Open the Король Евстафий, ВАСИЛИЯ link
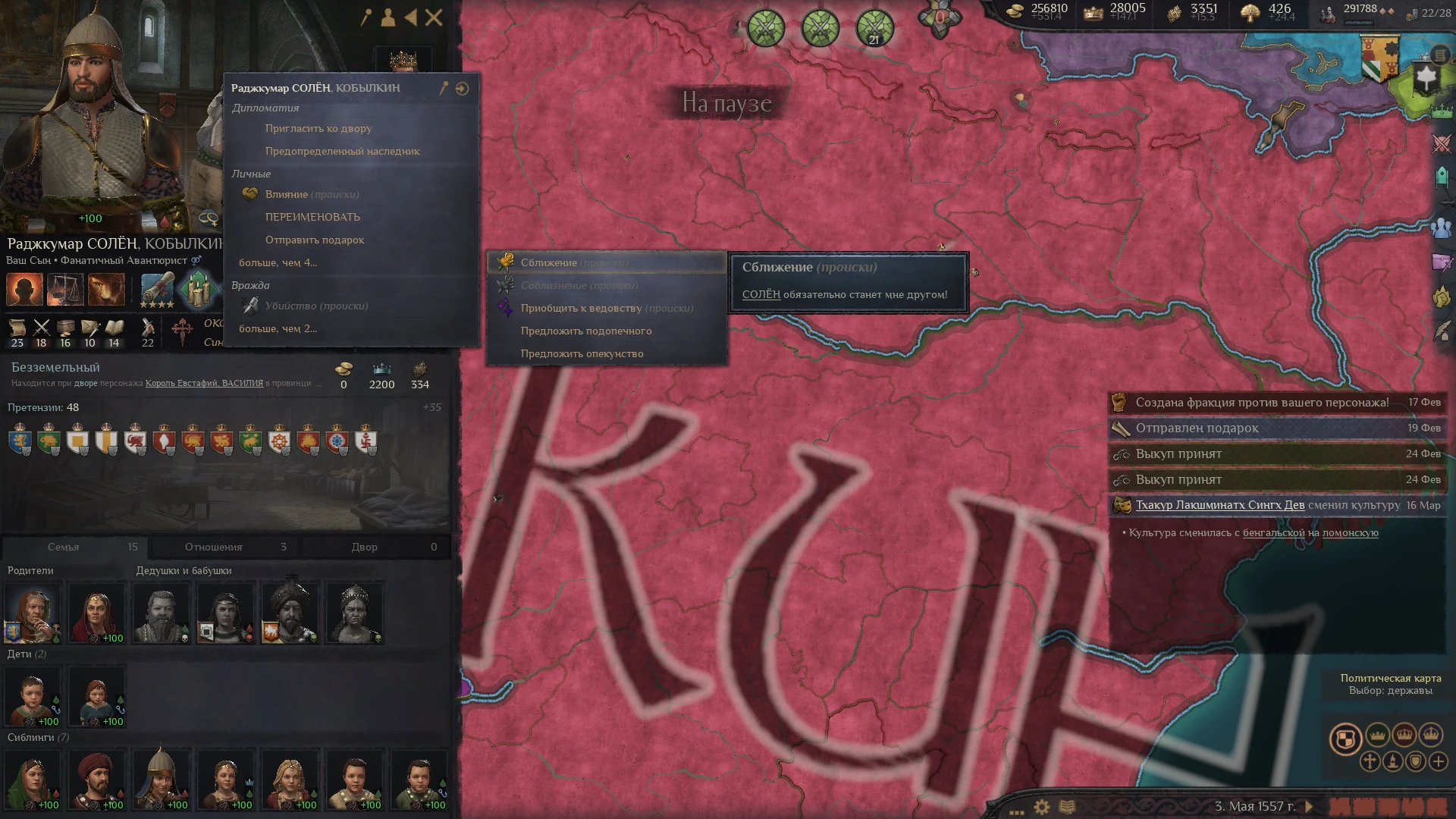Viewport: 1456px width, 819px height. (202, 383)
